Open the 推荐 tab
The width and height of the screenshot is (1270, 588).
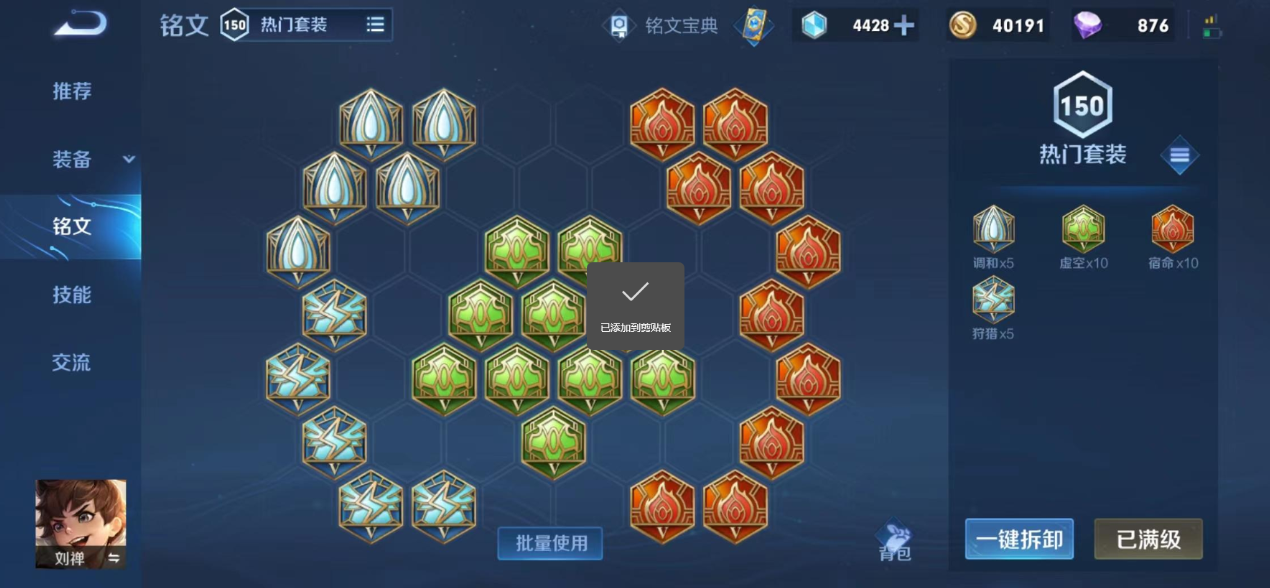click(71, 91)
